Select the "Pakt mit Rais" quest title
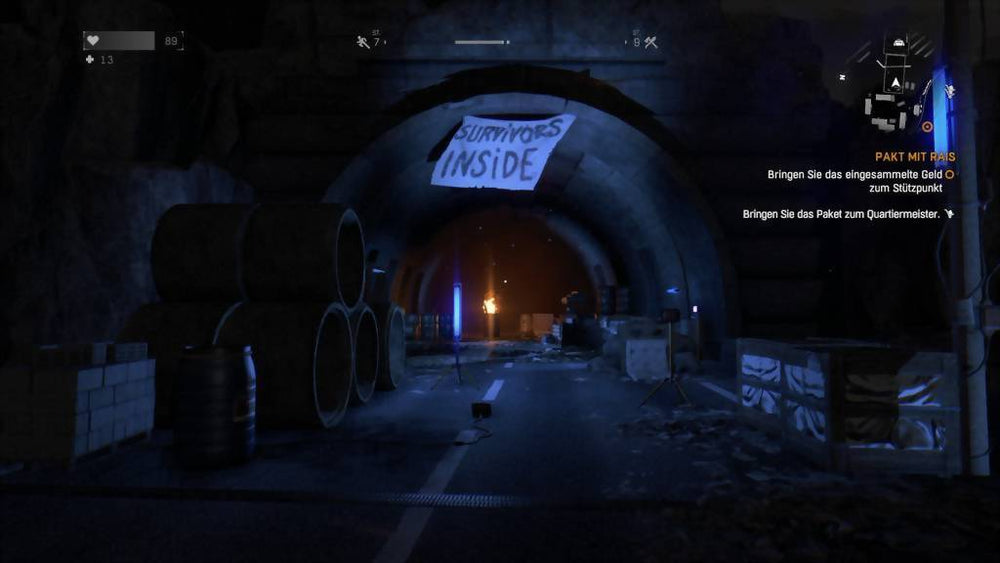The width and height of the screenshot is (1000, 563). click(x=914, y=157)
